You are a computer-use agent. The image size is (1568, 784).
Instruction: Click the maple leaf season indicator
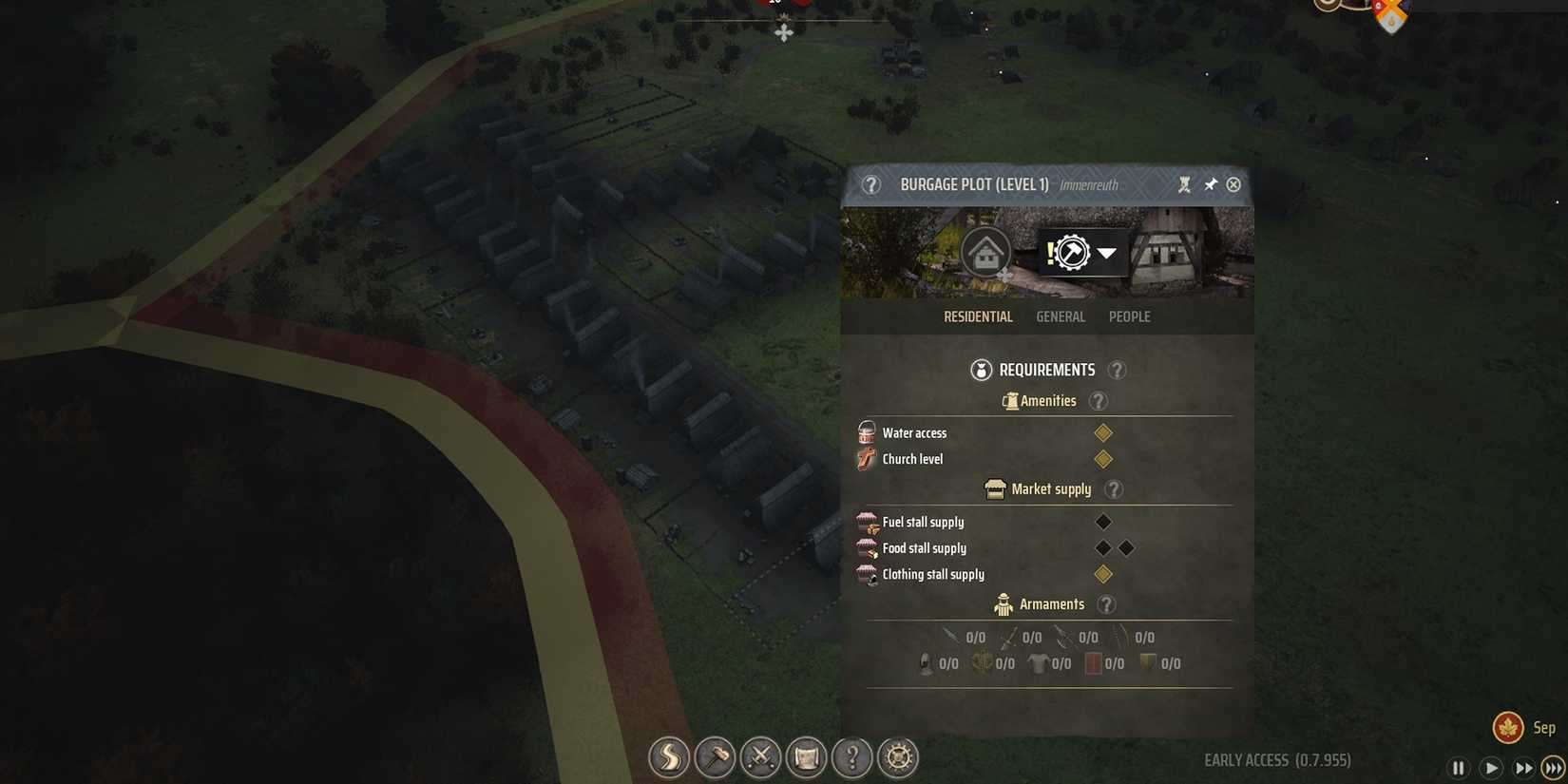click(x=1509, y=726)
